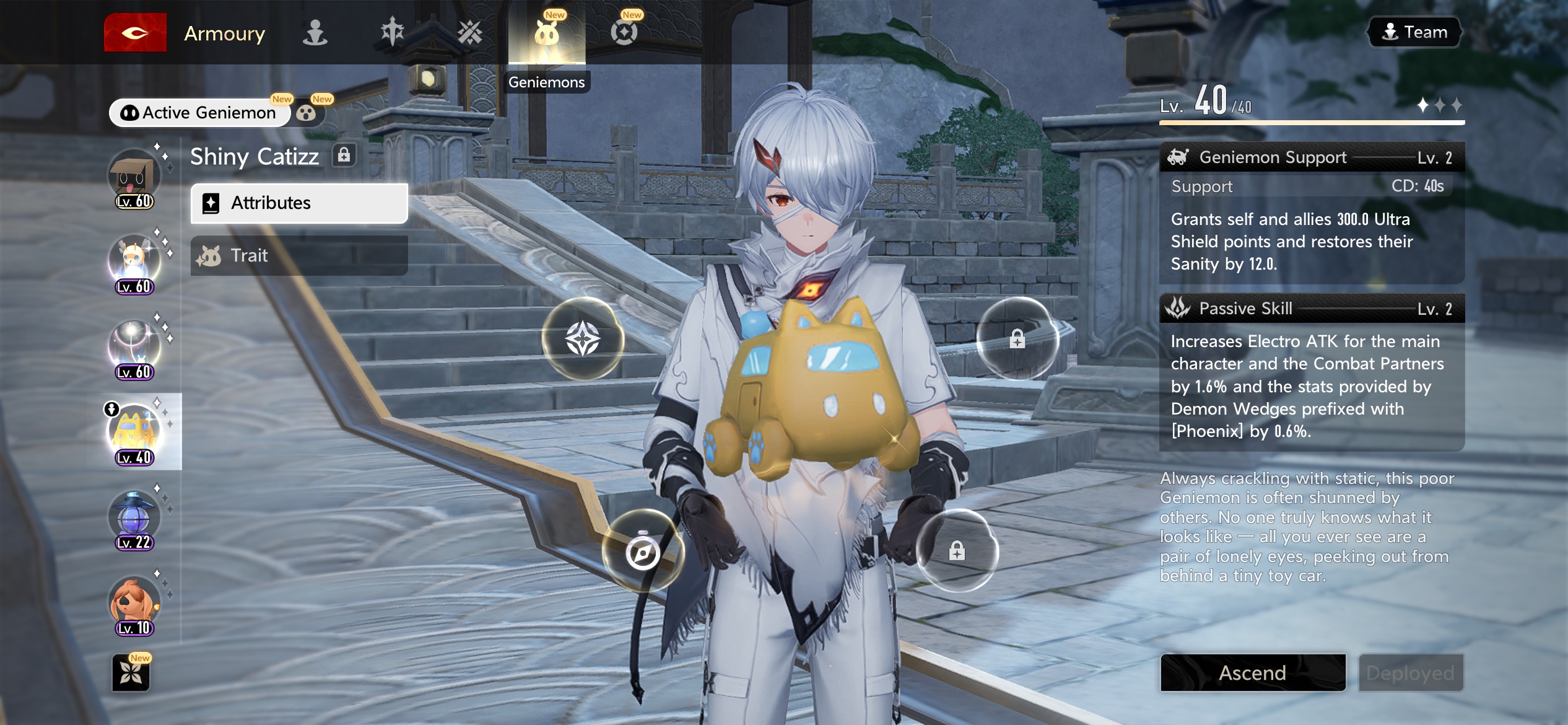Toggle the lock icon next to Shiny Catizz
This screenshot has height=725, width=1568.
coord(344,155)
